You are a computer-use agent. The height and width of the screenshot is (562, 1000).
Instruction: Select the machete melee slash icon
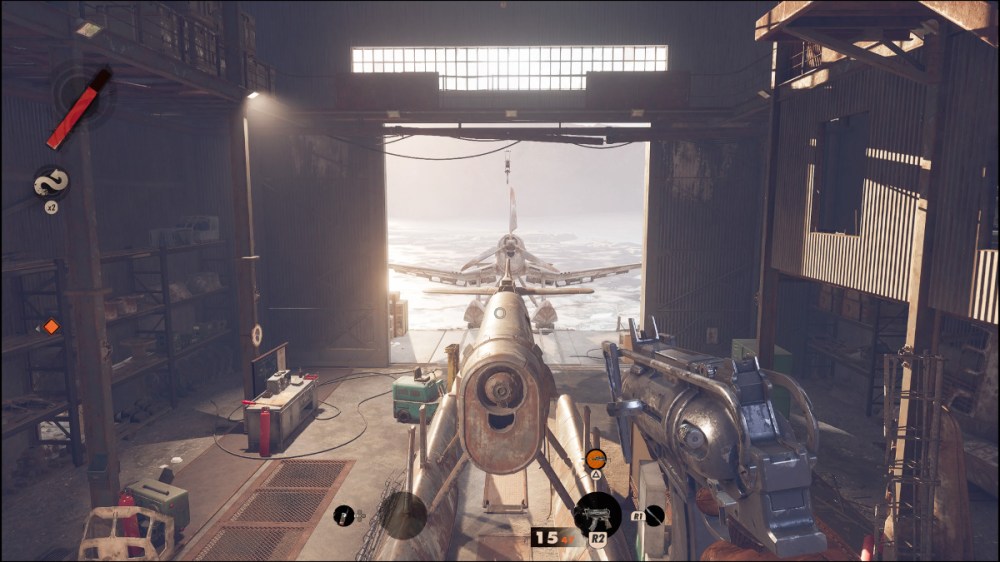[653, 516]
